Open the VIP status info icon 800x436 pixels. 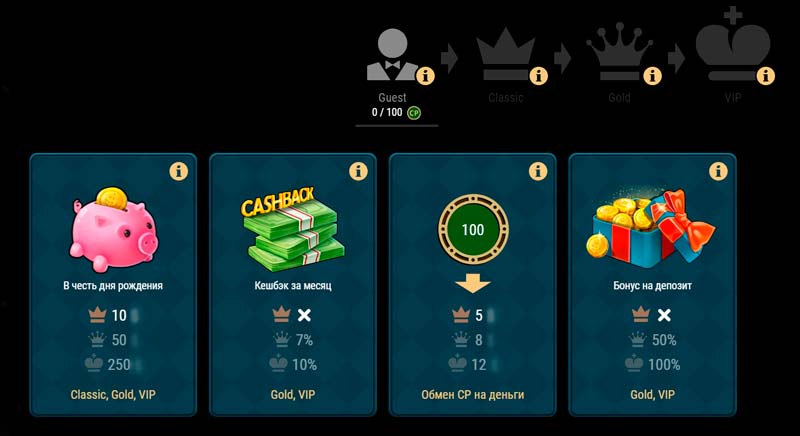767,76
